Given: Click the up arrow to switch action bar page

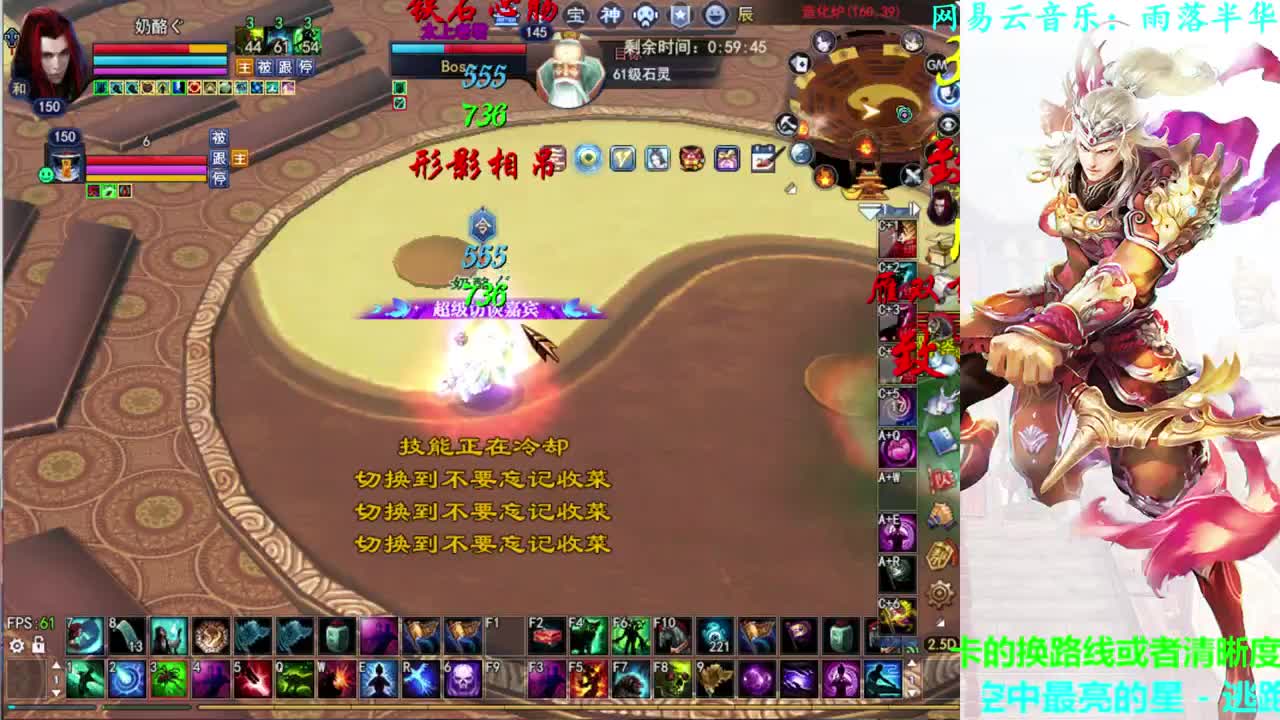Looking at the screenshot, I should (56, 666).
